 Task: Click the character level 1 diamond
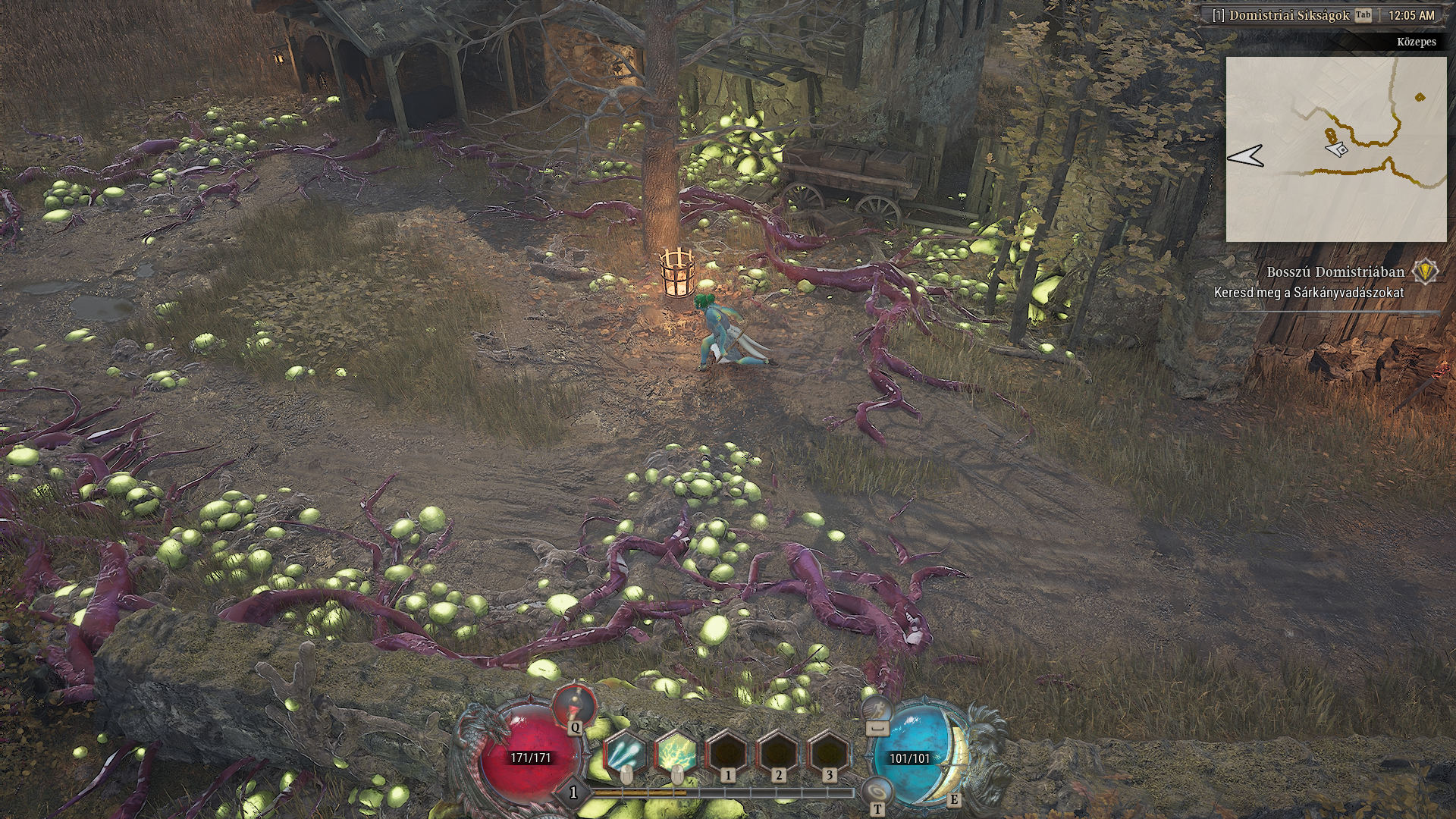coord(573,792)
